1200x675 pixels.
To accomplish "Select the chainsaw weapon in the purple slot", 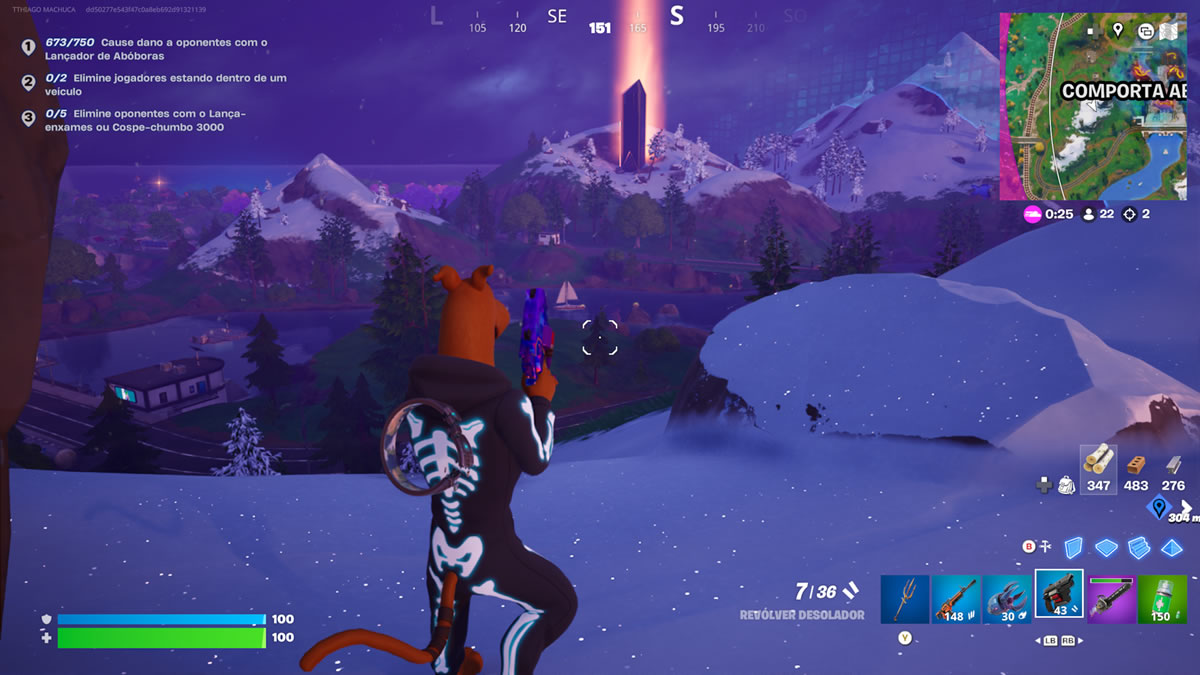I will tap(1111, 599).
